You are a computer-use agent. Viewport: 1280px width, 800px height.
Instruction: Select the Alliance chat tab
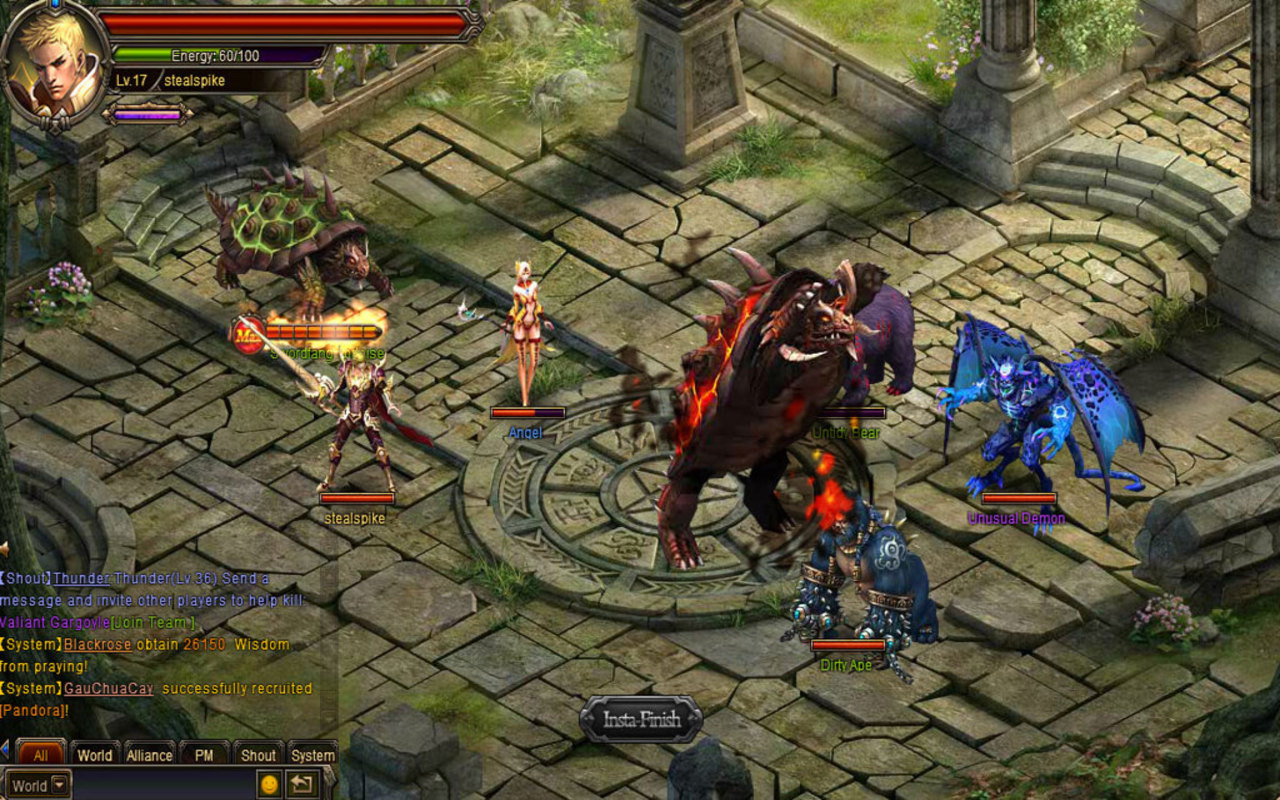150,756
